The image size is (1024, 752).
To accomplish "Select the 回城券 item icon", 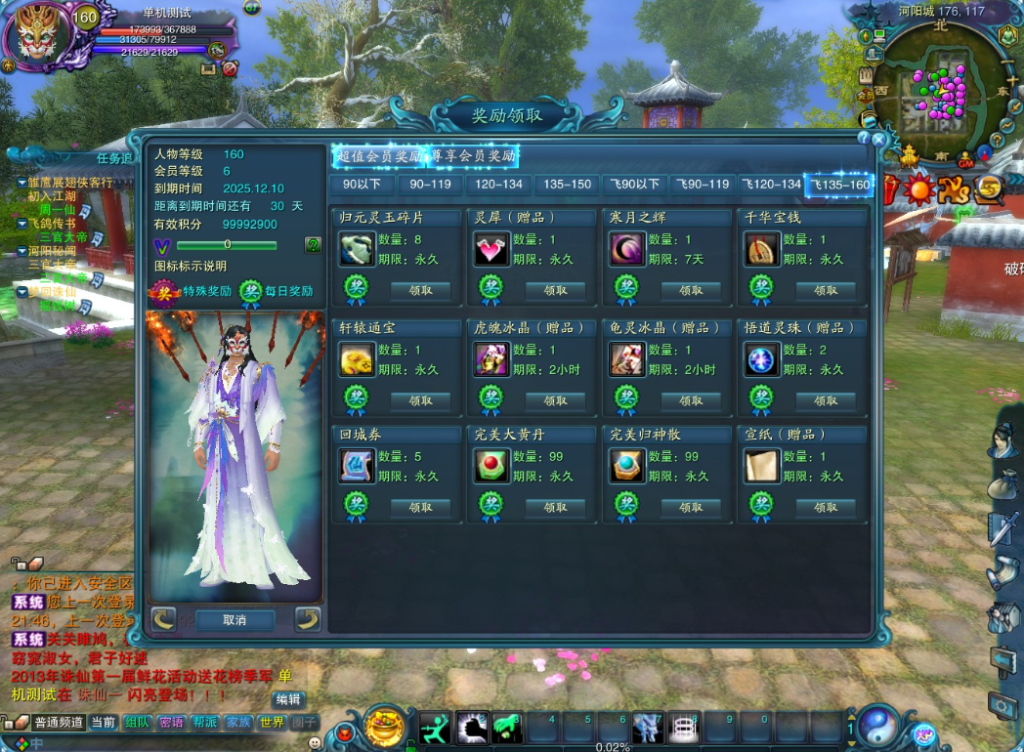I will pyautogui.click(x=357, y=465).
